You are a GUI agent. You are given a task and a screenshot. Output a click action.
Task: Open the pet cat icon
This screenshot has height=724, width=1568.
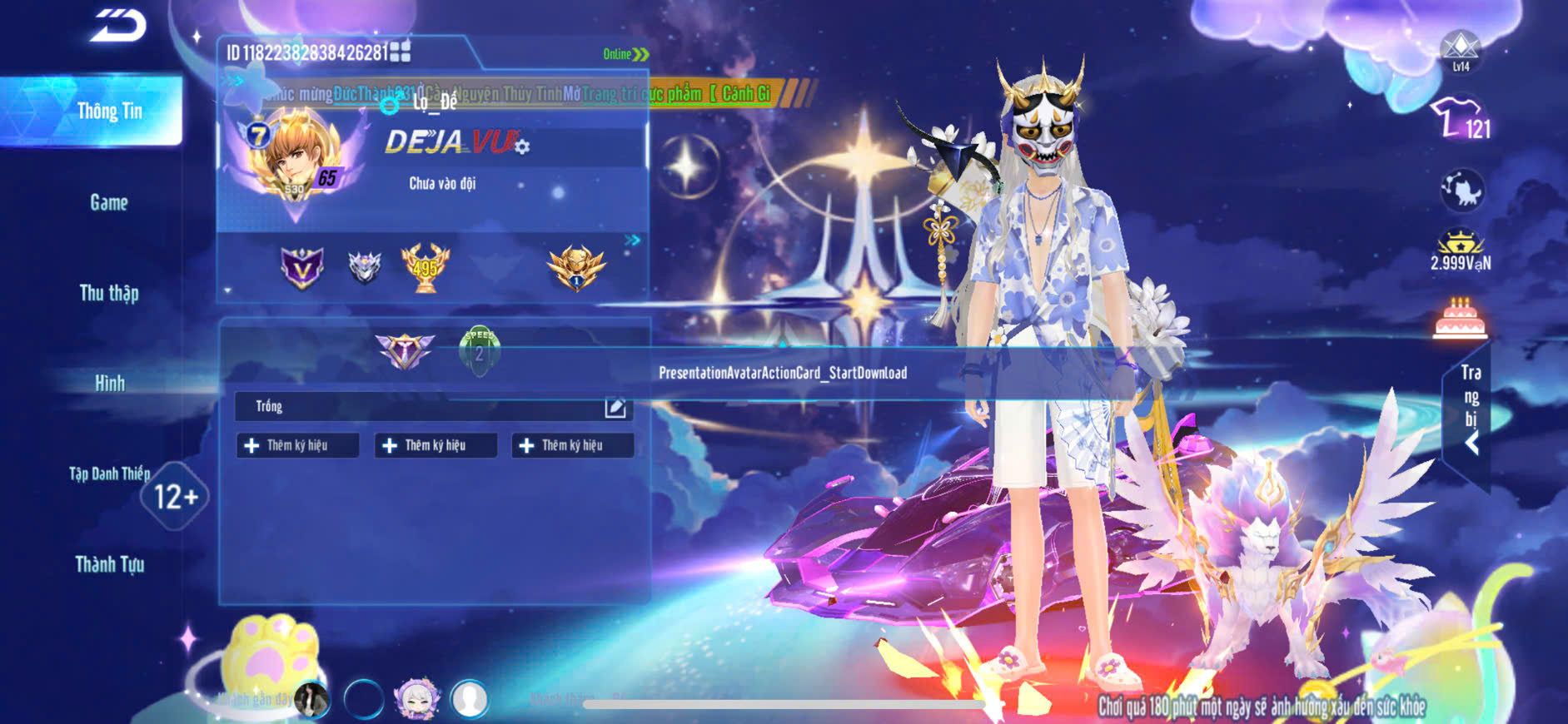click(1461, 191)
